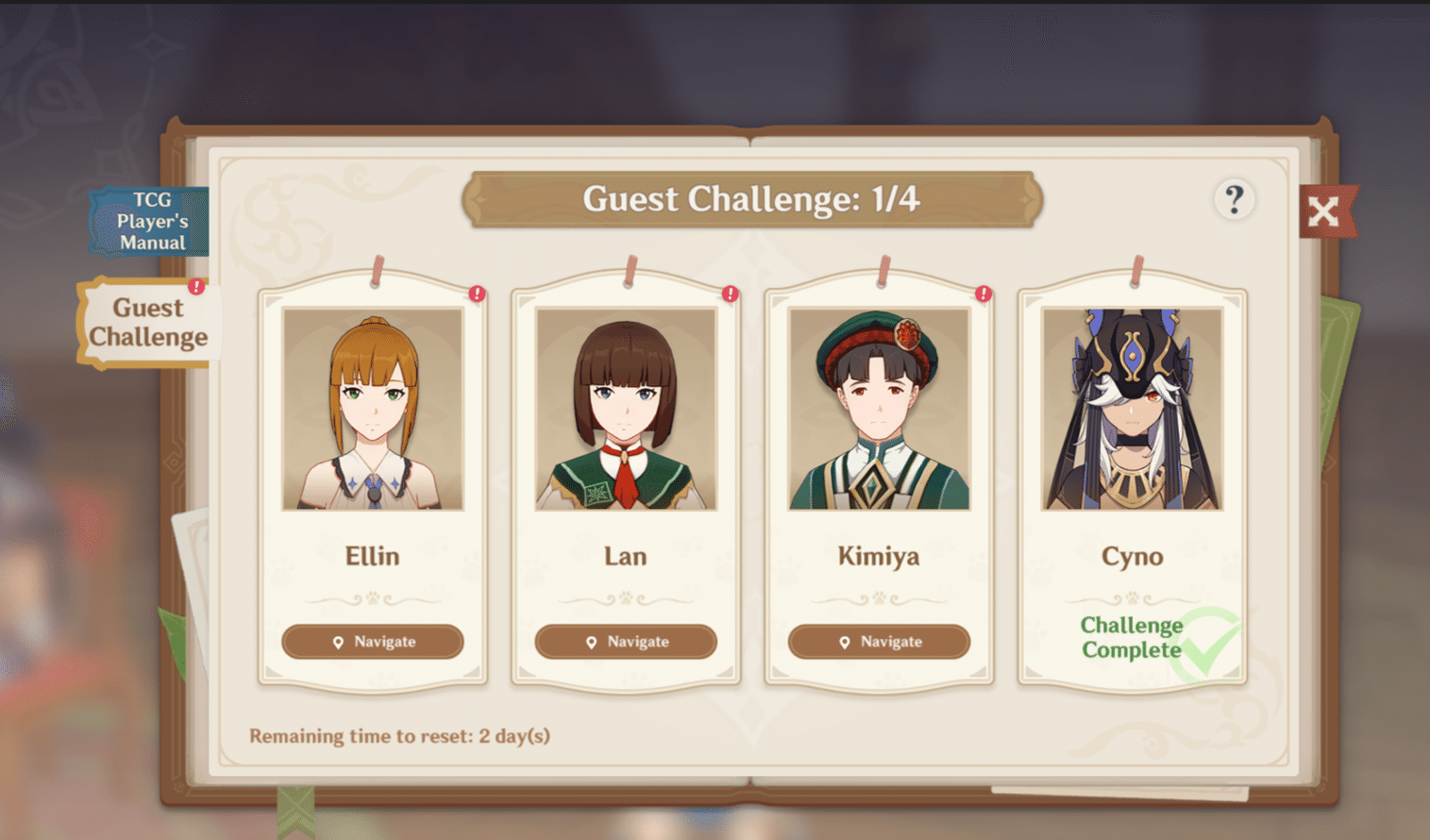1430x840 pixels.
Task: Navigate to Kimiya's challenge
Action: click(x=879, y=642)
